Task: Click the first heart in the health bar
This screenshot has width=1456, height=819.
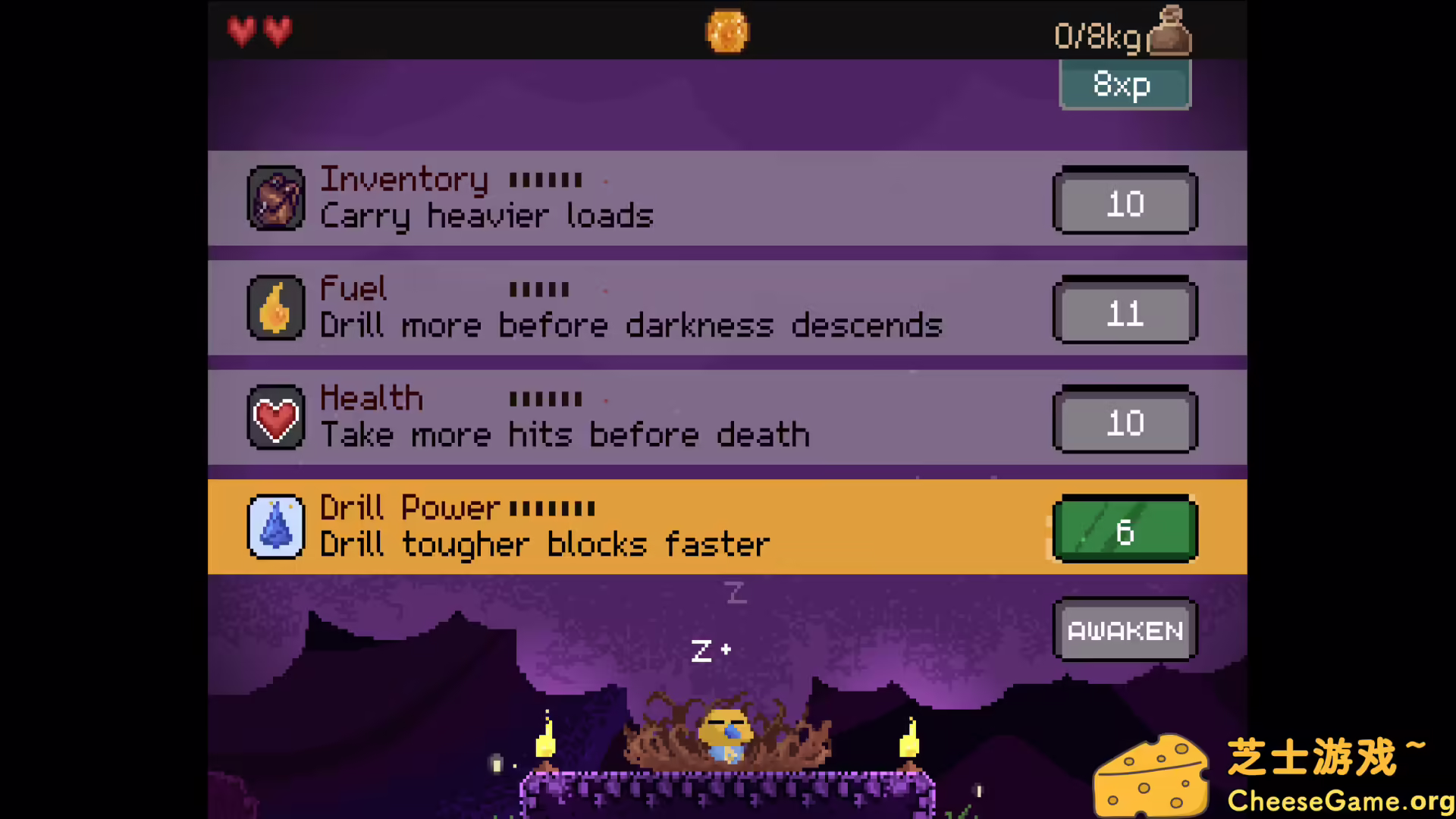Action: point(241,31)
